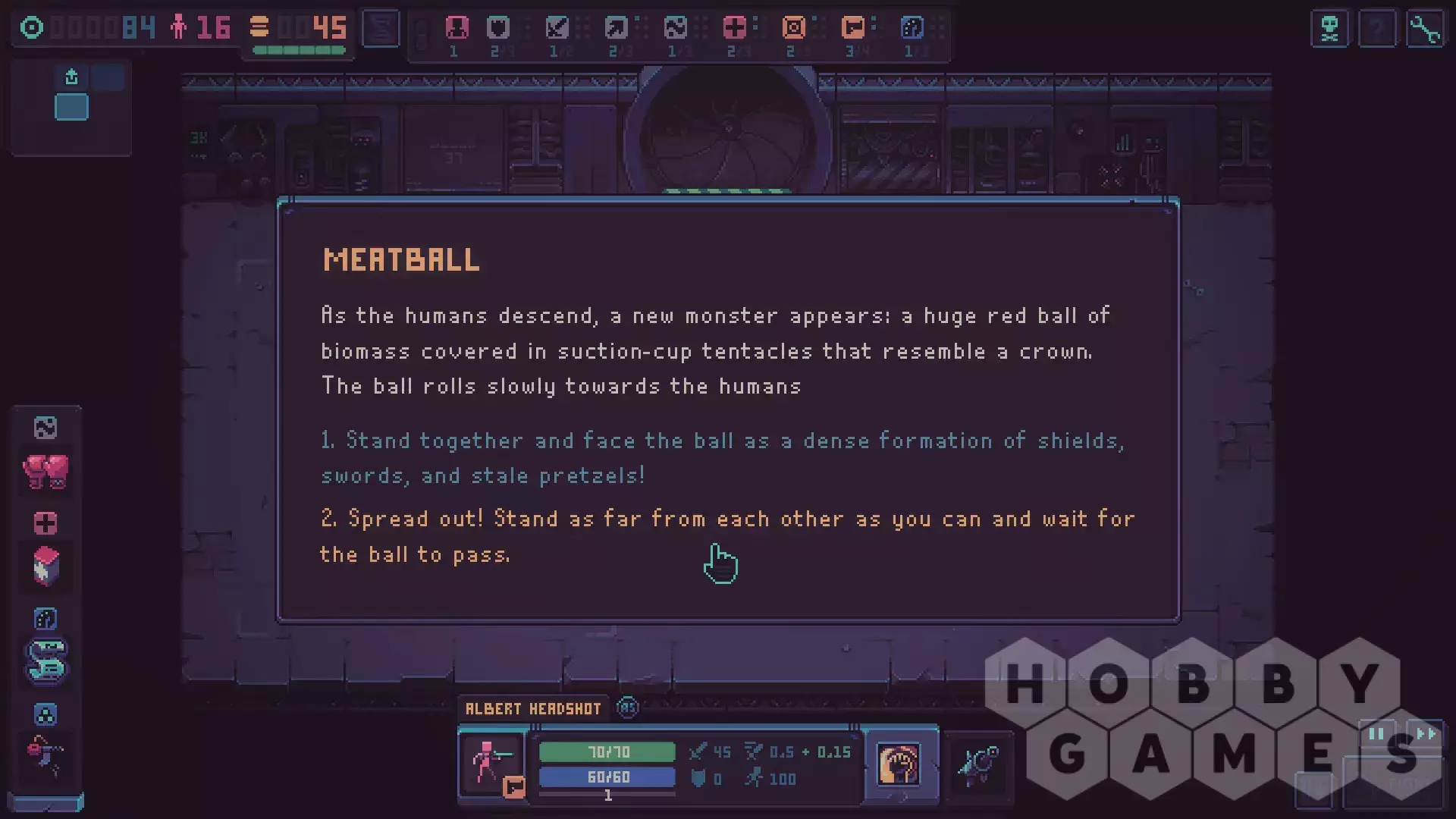Click the upload arrow map button

tap(71, 77)
